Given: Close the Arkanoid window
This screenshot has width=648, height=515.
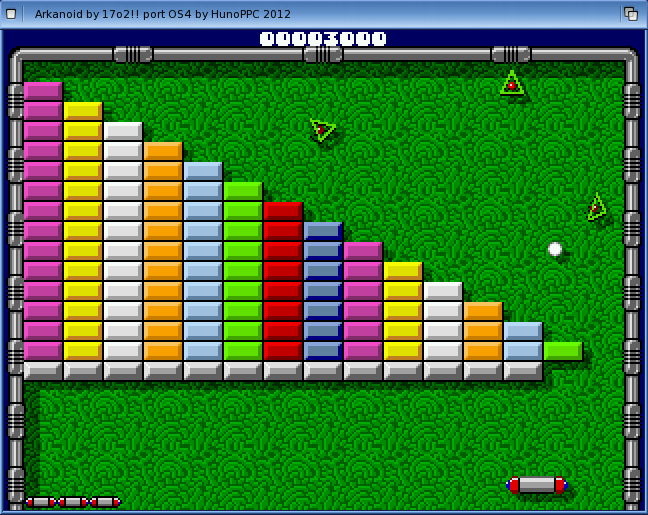Looking at the screenshot, I should coord(13,13).
